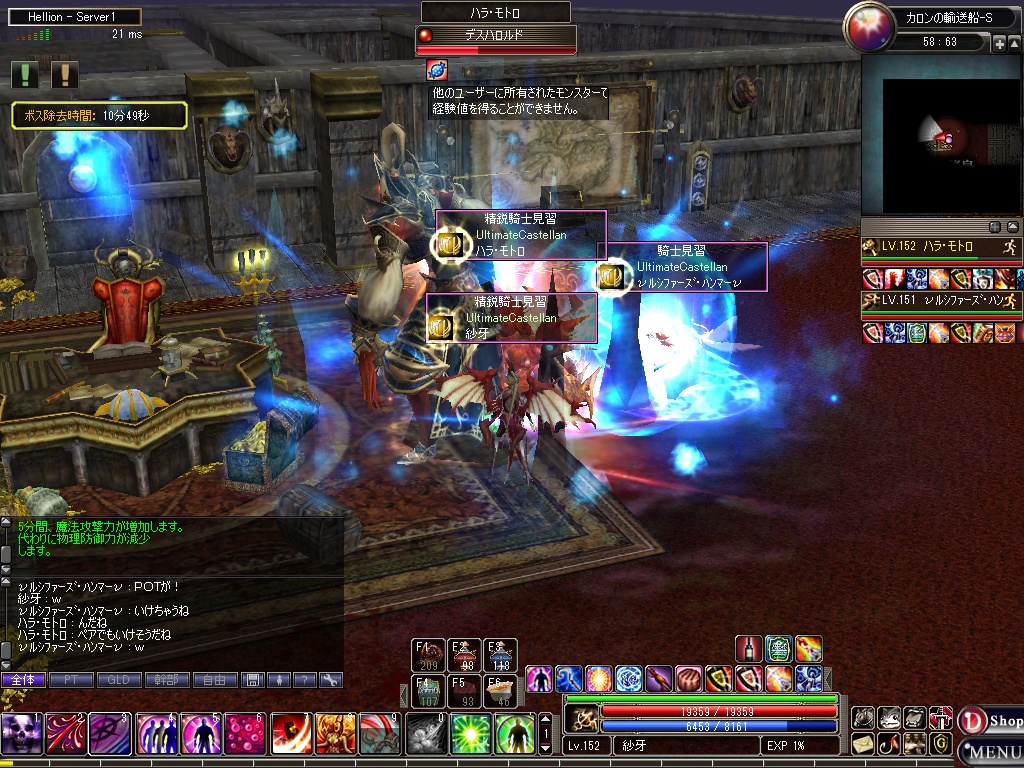Switch to the 自由 chat tab
The width and height of the screenshot is (1024, 768).
(215, 680)
